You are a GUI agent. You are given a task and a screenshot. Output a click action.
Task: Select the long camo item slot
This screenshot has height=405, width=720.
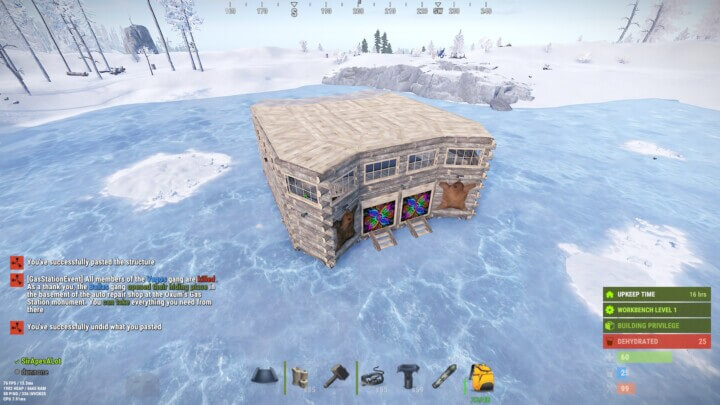tap(445, 376)
